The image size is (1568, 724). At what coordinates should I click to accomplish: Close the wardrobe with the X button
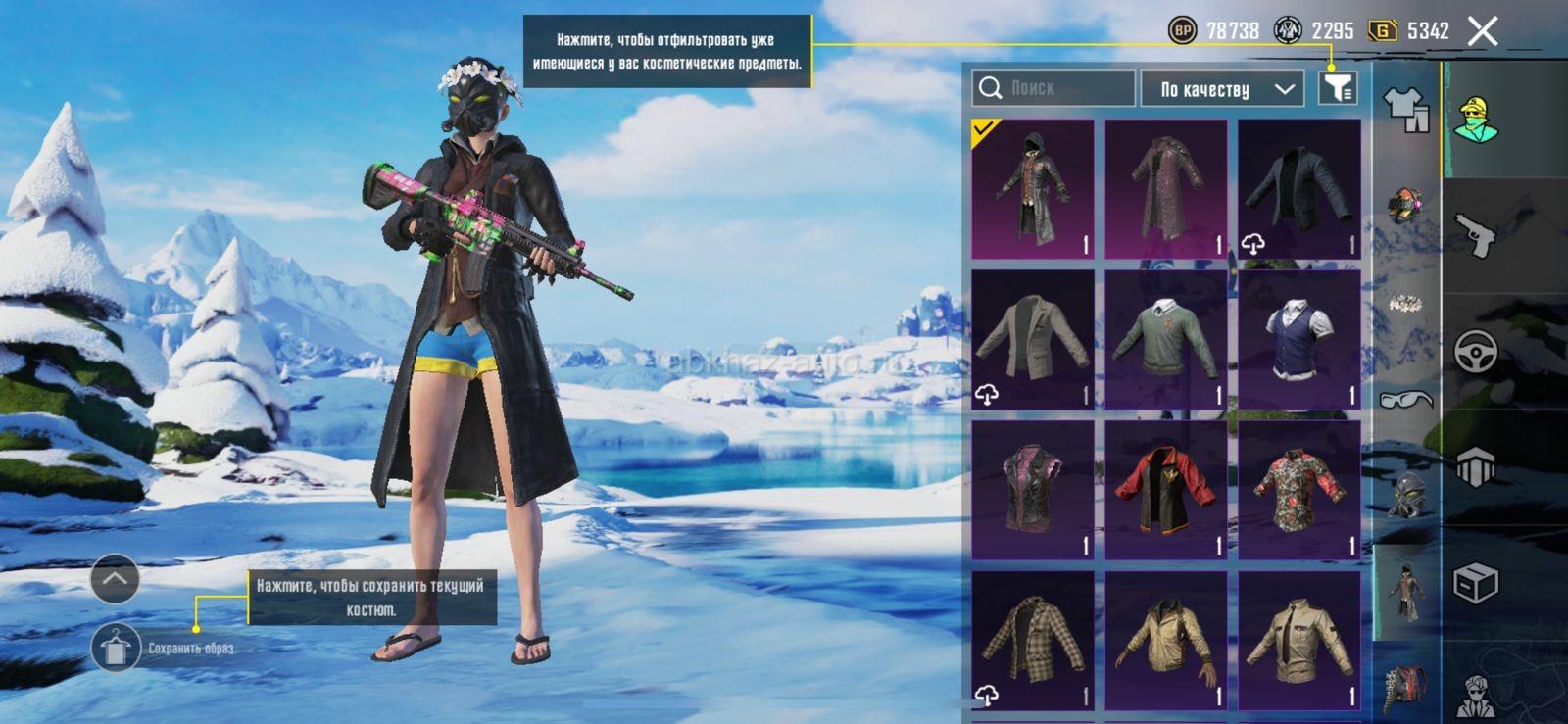coord(1483,31)
